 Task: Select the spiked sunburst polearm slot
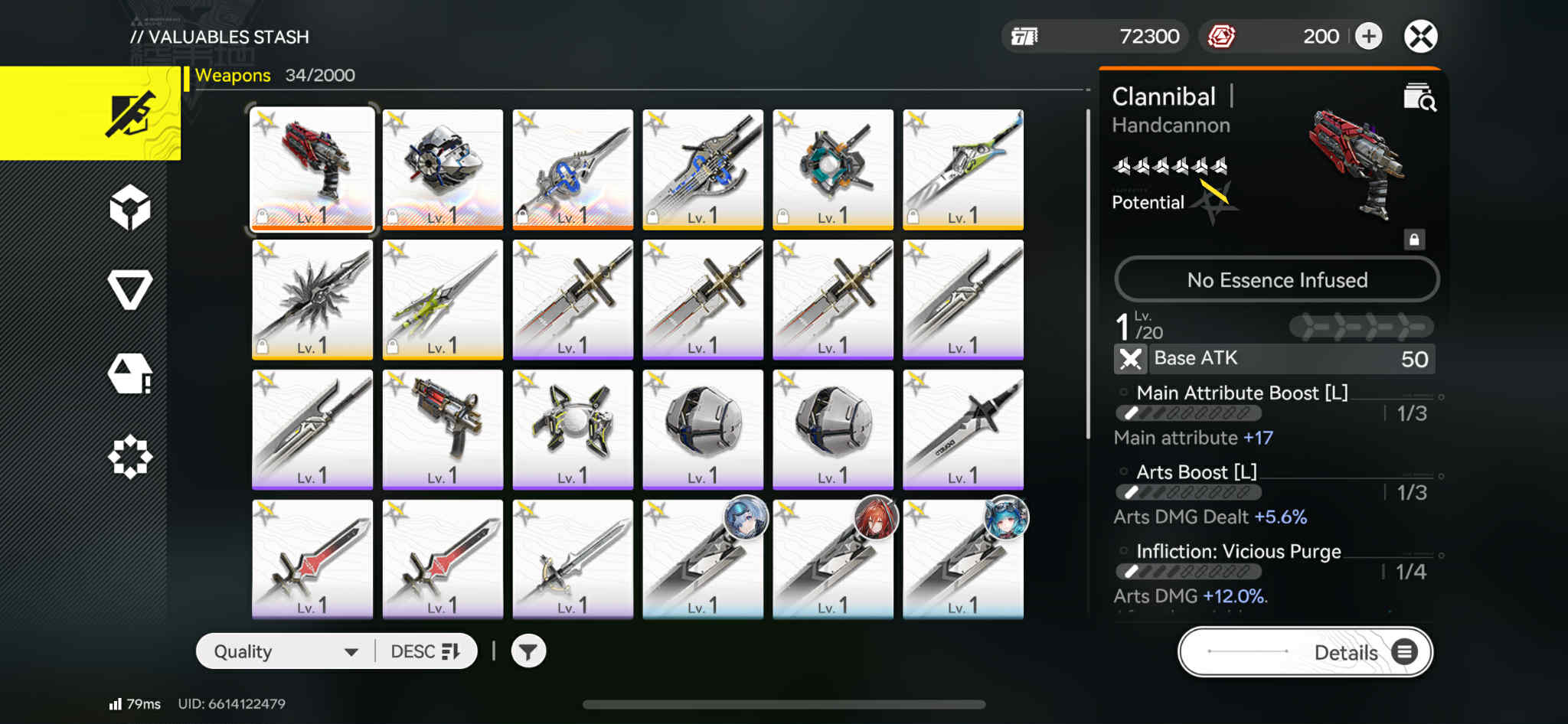coord(312,299)
